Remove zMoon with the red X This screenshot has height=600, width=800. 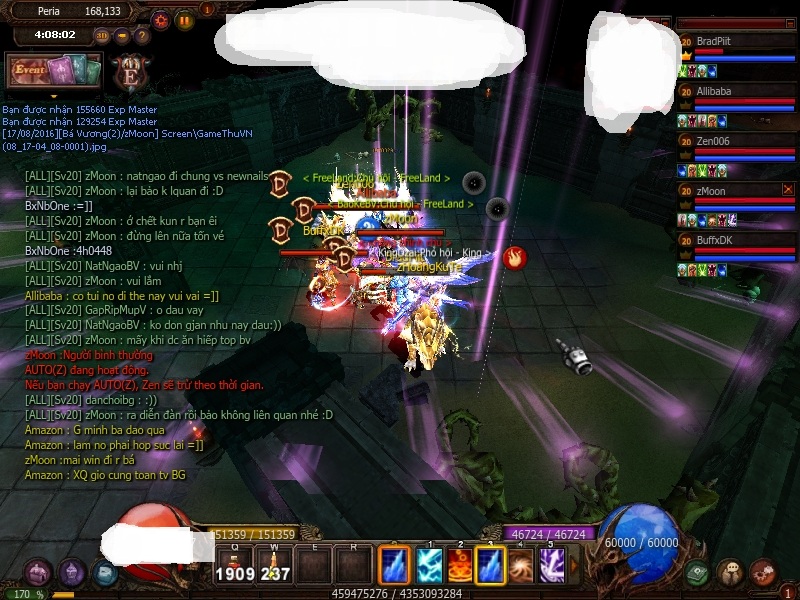pos(788,189)
